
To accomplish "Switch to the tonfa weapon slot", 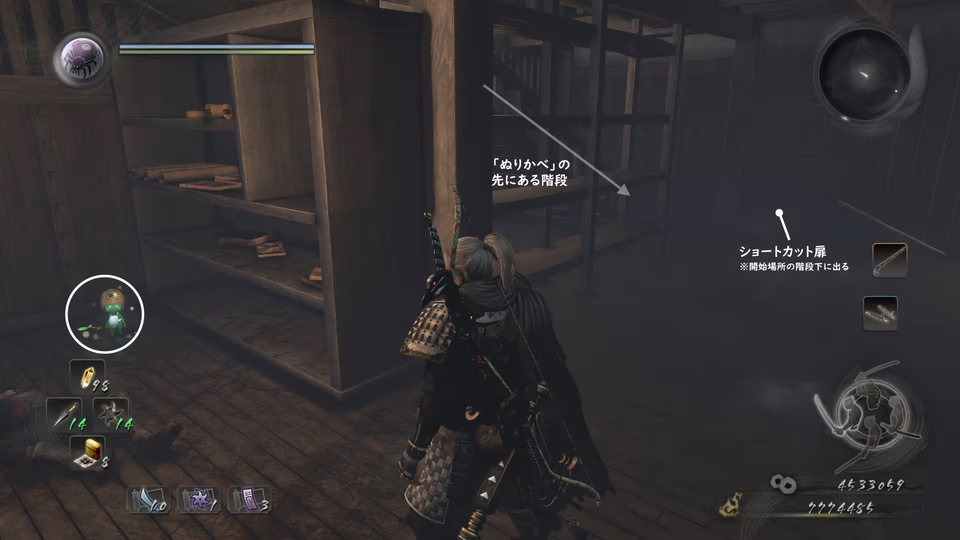I will pos(880,313).
